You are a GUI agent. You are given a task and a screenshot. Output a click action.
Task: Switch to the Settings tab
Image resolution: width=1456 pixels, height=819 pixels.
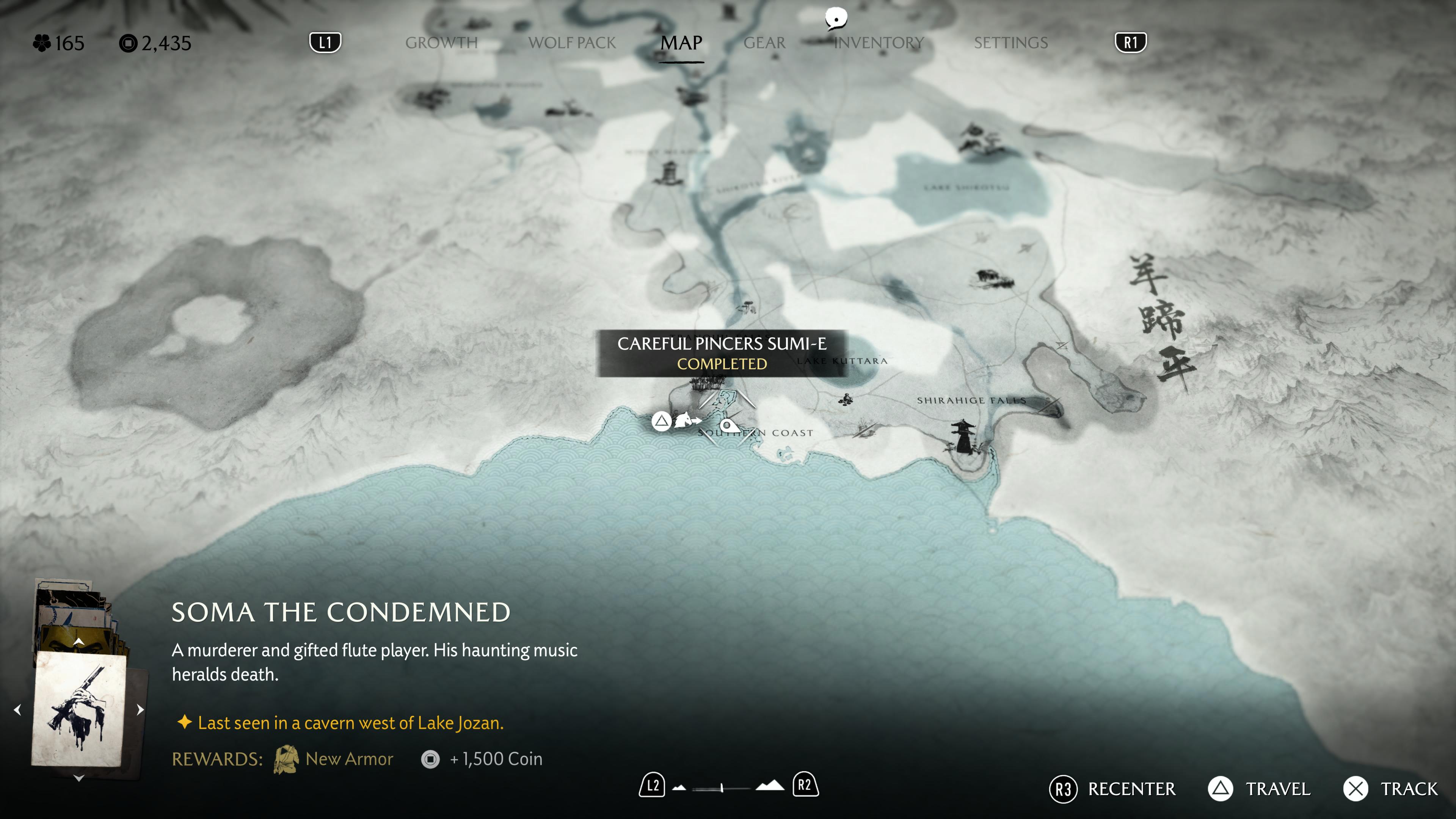[x=1010, y=43]
